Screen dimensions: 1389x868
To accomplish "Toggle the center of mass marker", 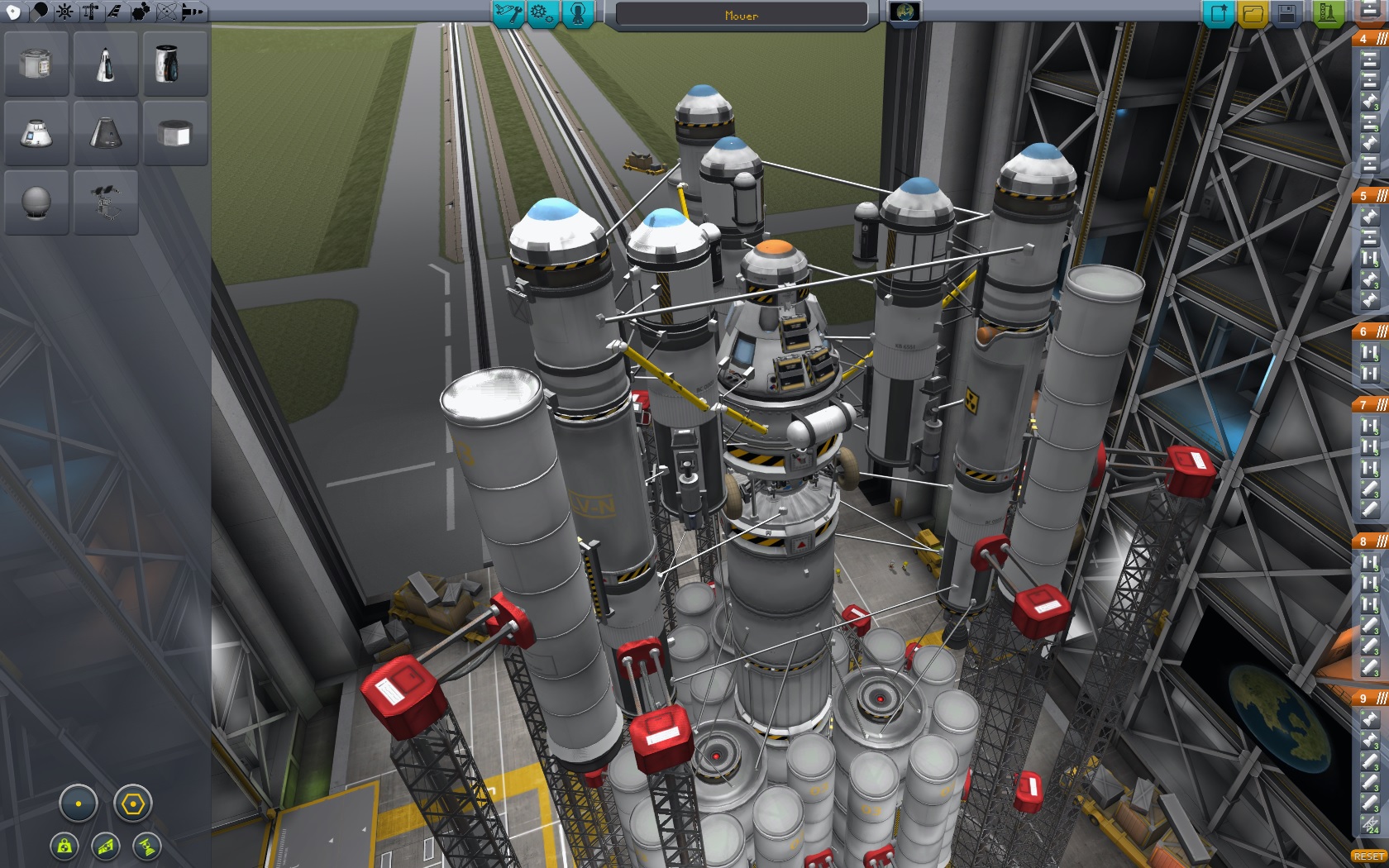I will (x=64, y=846).
